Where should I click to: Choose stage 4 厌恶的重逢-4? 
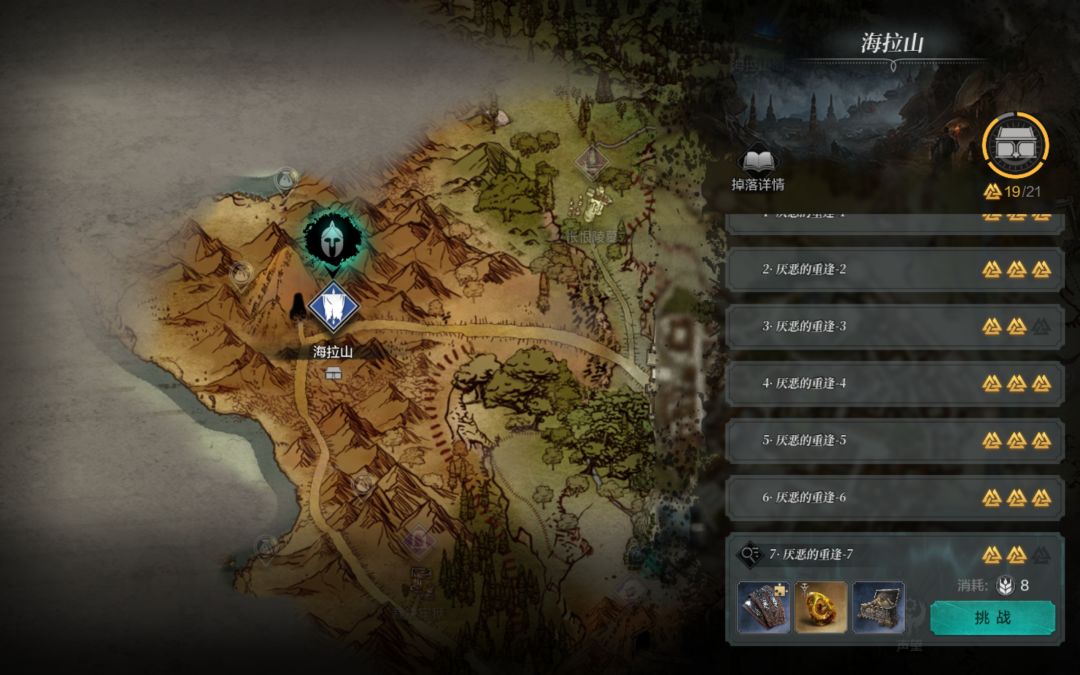pyautogui.click(x=892, y=383)
